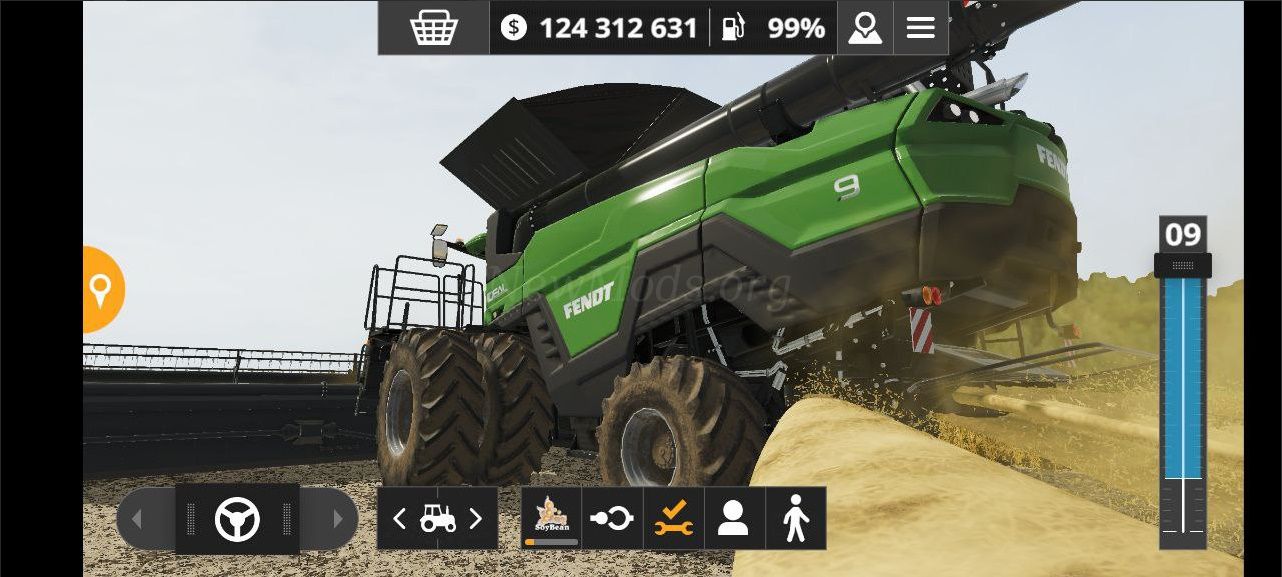Switch to the next vehicle
1282x577 pixels.
point(476,519)
